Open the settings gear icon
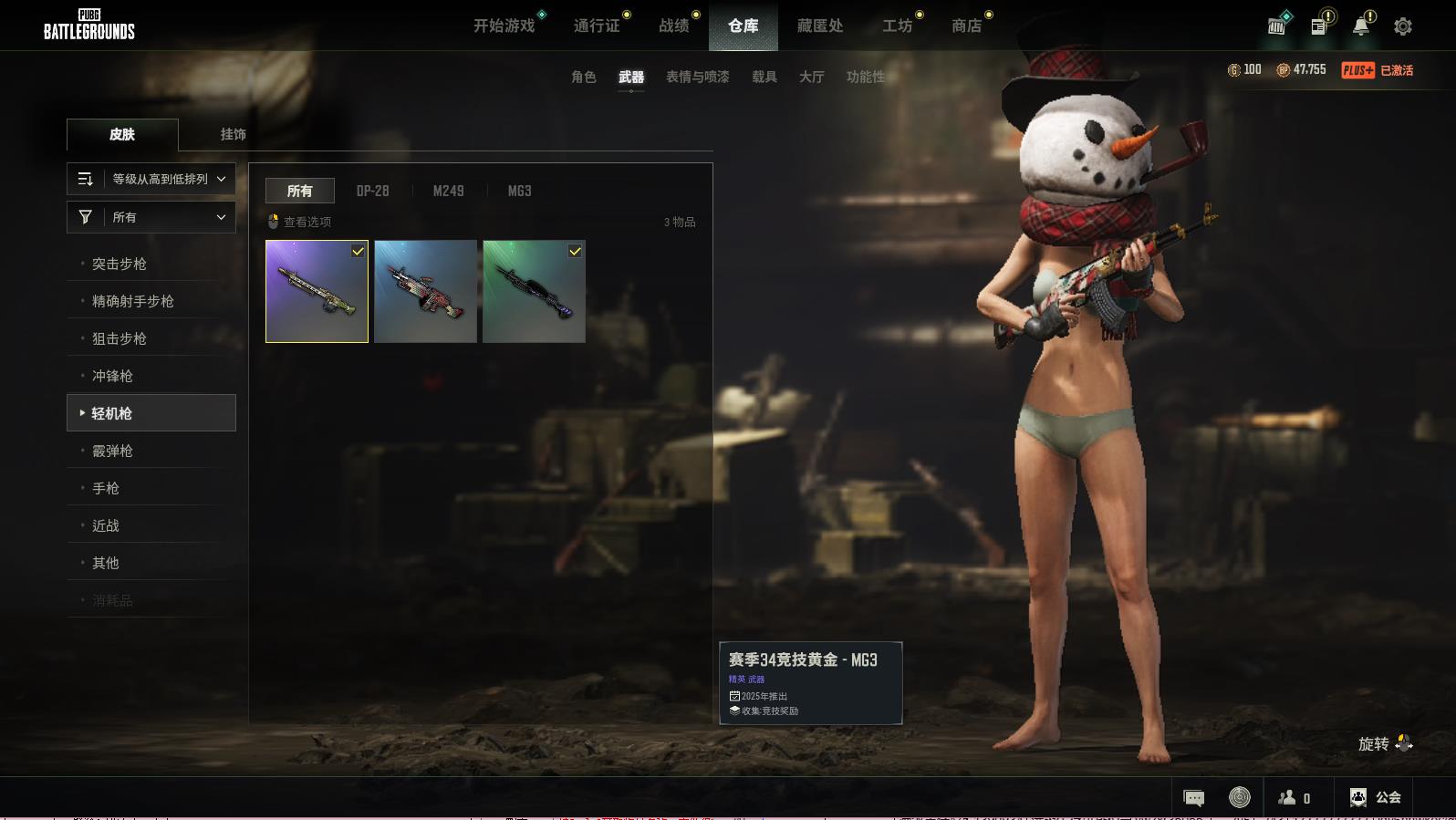 (1403, 26)
